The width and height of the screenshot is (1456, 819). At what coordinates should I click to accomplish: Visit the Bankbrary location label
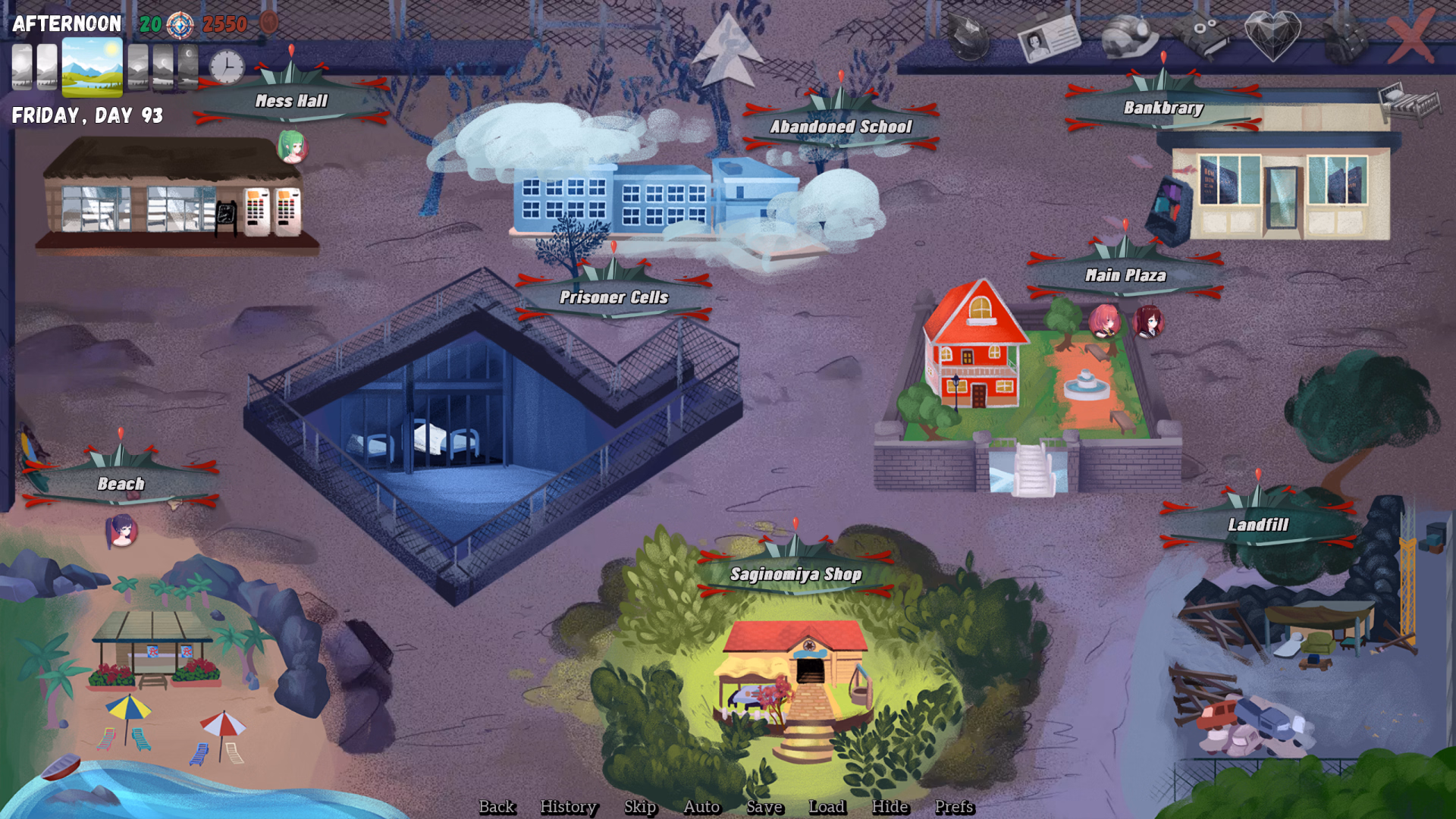(1163, 108)
